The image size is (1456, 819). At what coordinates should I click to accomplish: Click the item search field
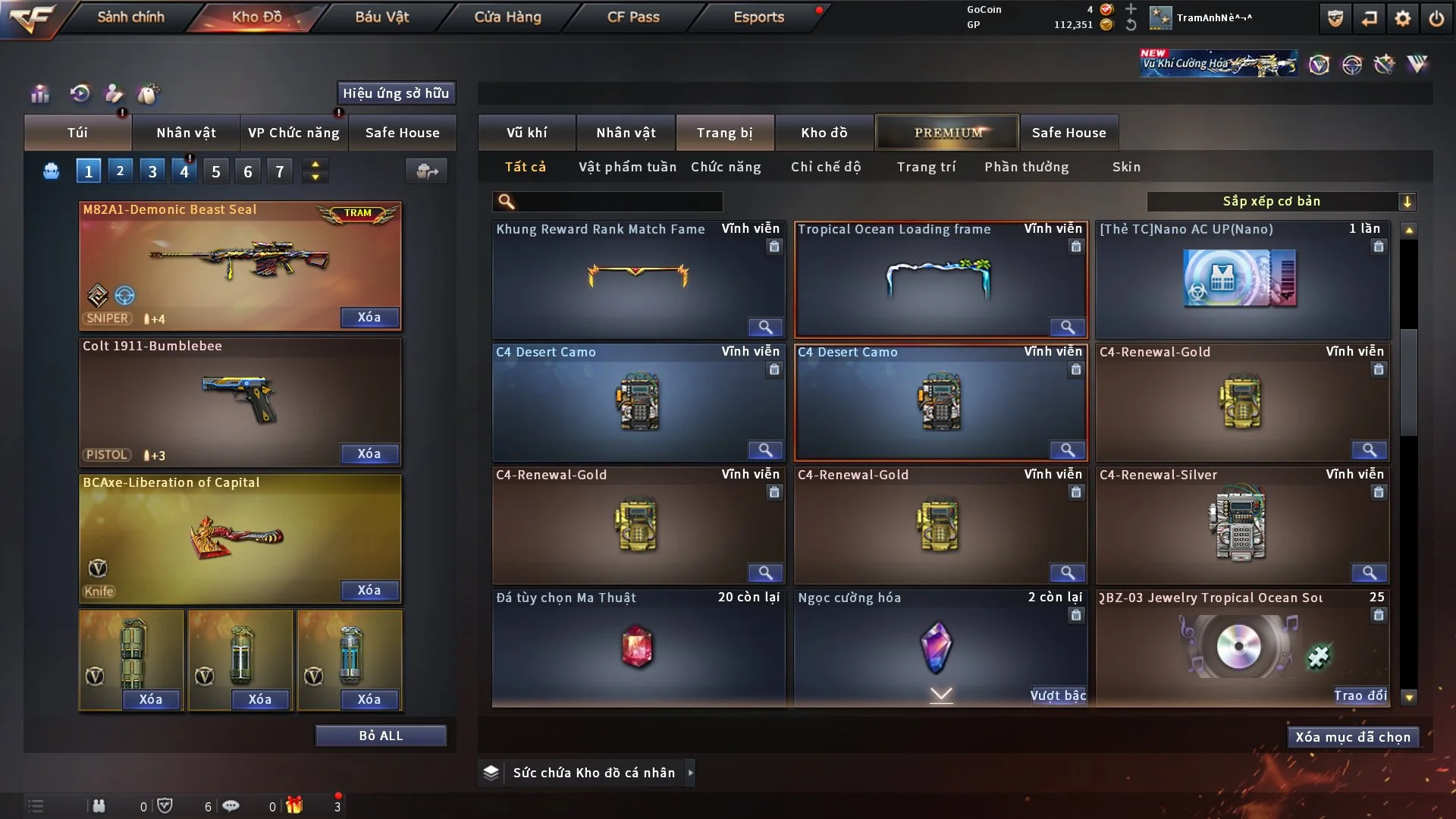coord(618,201)
